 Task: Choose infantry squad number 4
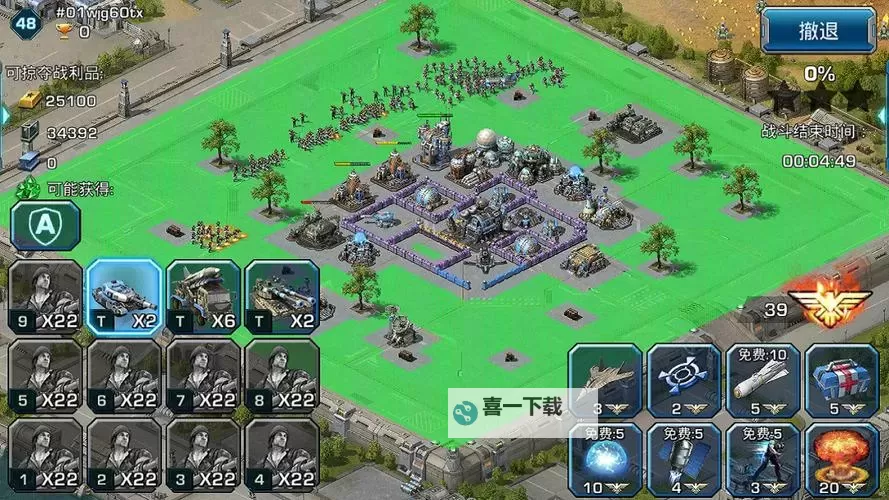point(282,454)
